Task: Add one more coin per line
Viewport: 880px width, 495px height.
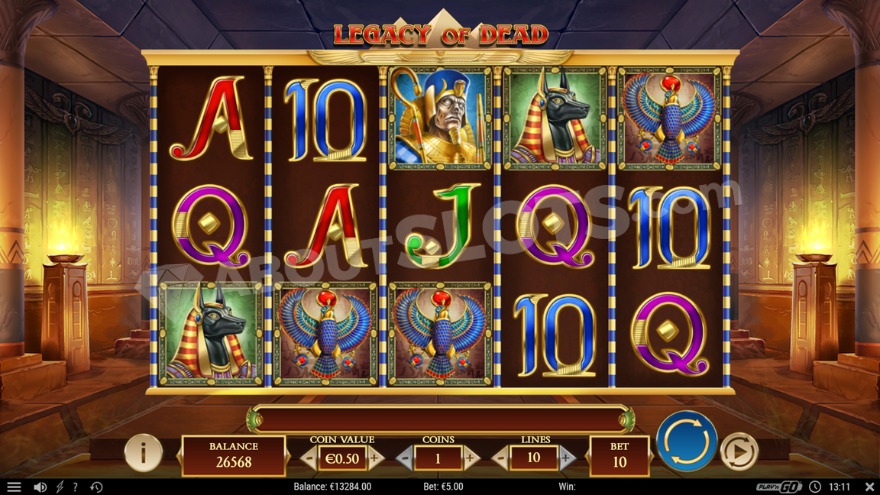Action: click(471, 458)
